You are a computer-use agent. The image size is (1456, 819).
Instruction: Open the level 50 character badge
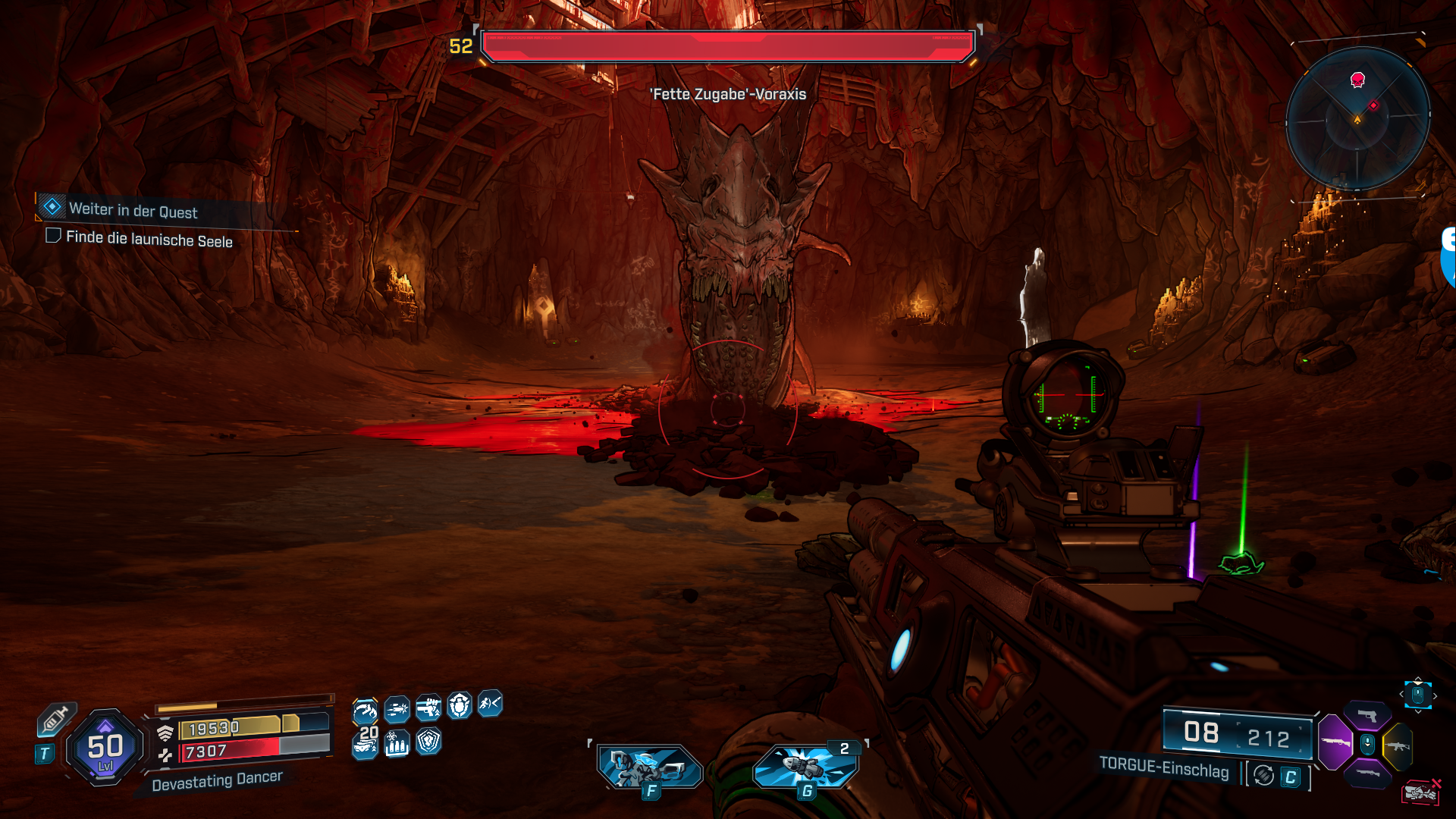click(x=105, y=748)
